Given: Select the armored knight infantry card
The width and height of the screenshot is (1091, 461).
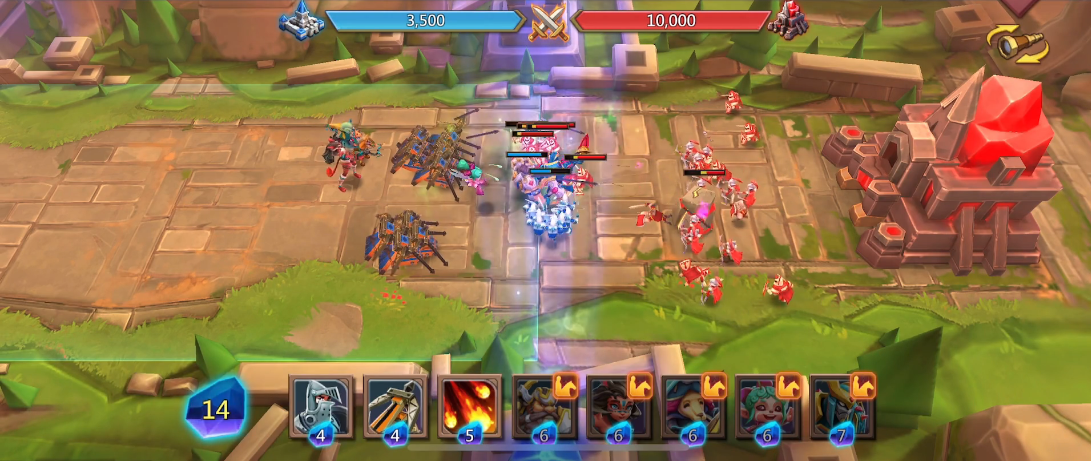Looking at the screenshot, I should [321, 406].
